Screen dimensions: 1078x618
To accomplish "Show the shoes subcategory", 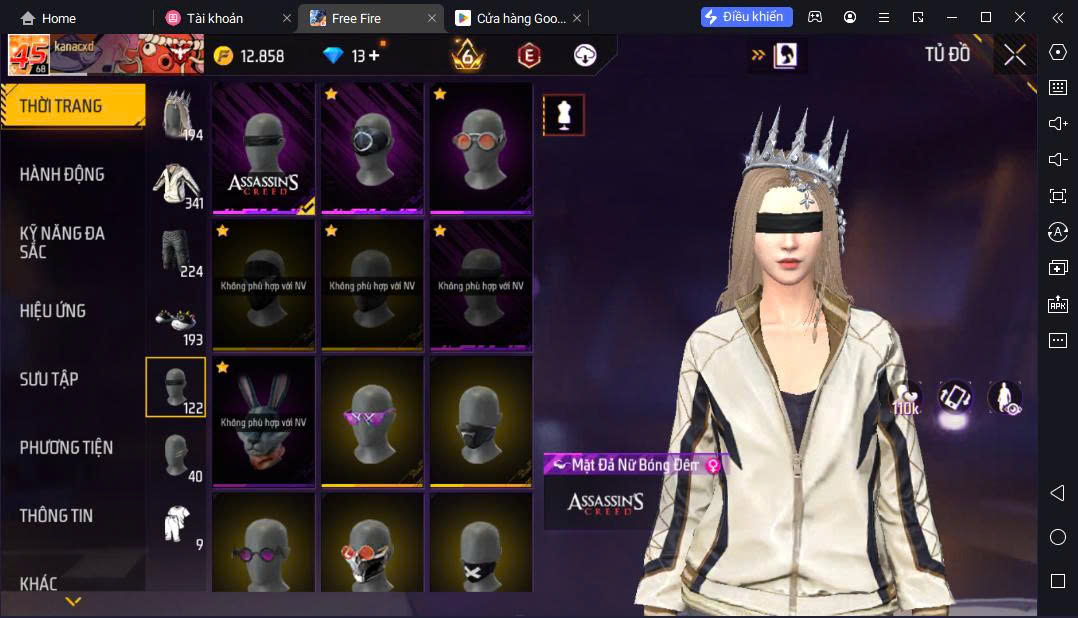I will click(177, 320).
